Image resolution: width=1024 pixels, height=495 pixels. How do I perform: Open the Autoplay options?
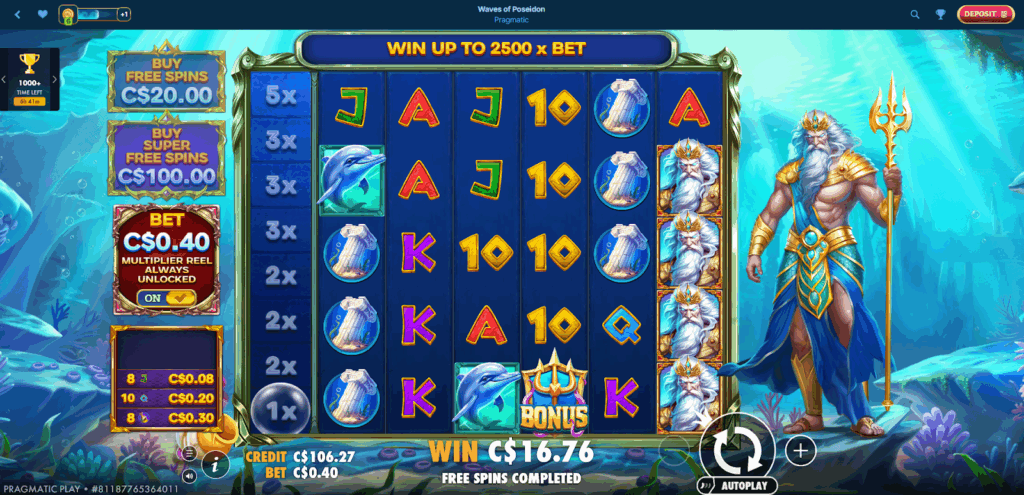[x=738, y=485]
